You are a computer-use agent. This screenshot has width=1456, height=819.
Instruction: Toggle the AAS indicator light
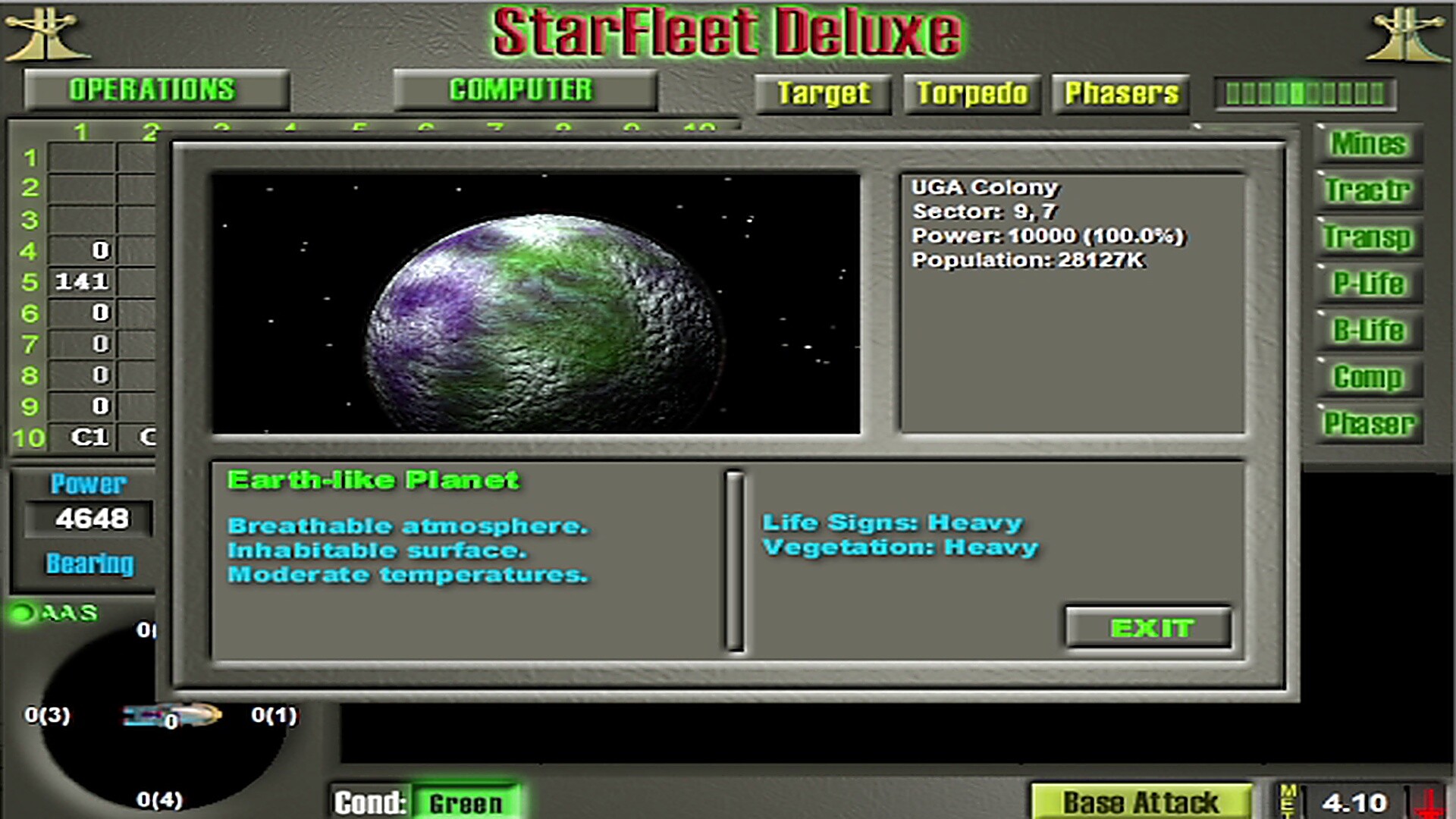[23, 611]
